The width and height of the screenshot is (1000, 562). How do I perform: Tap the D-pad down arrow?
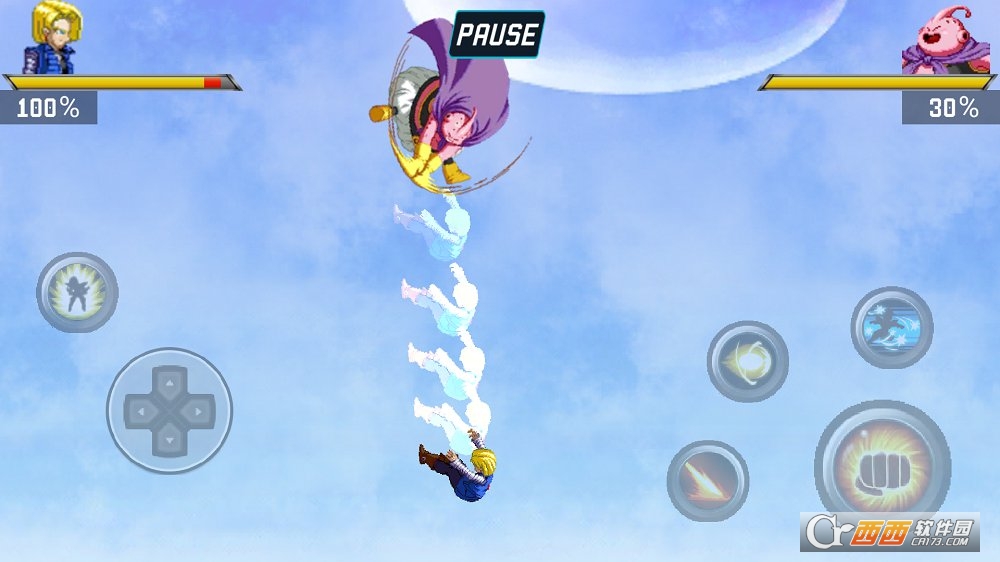pos(169,437)
